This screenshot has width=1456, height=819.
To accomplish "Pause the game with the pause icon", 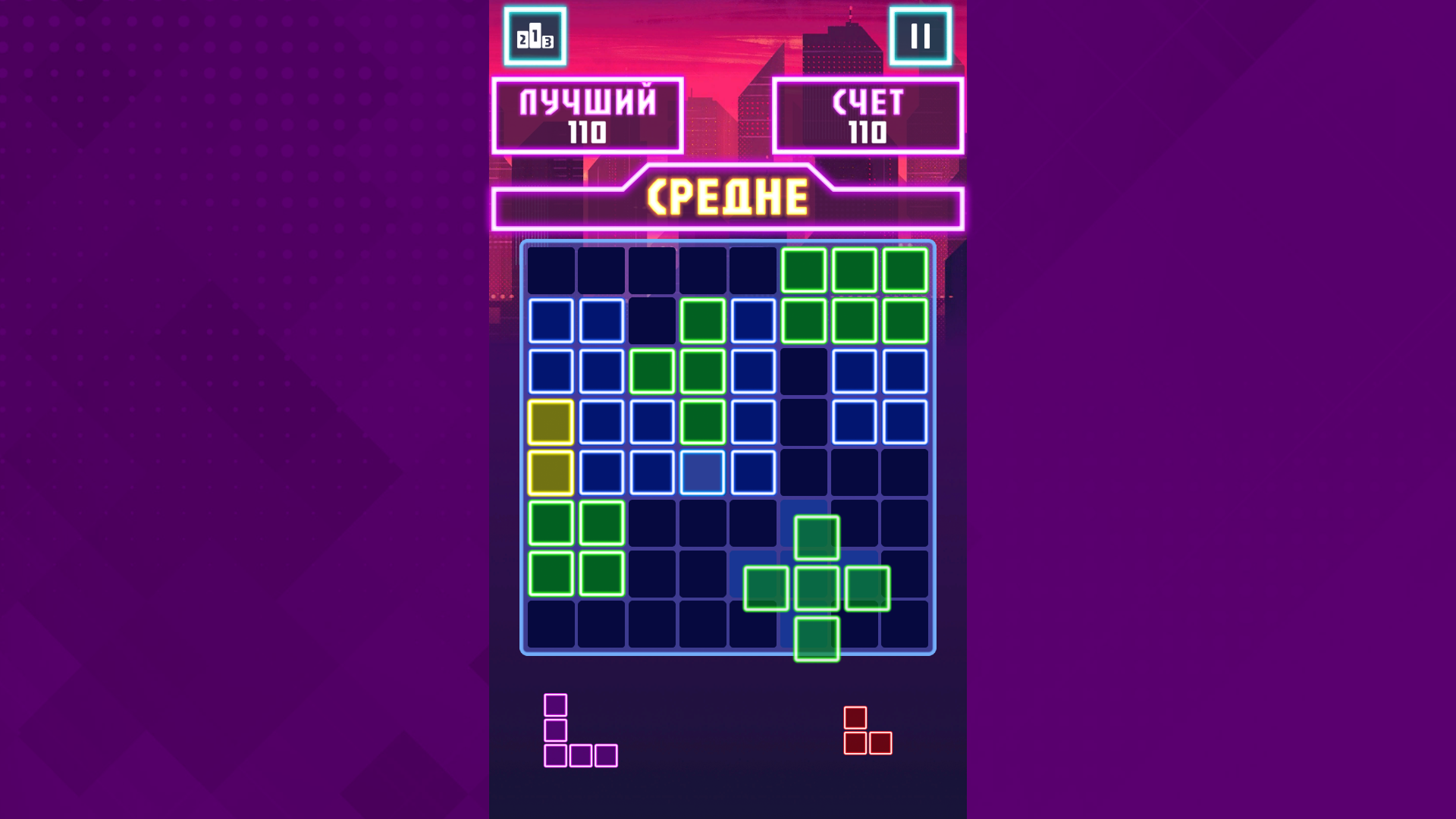I will pyautogui.click(x=921, y=37).
